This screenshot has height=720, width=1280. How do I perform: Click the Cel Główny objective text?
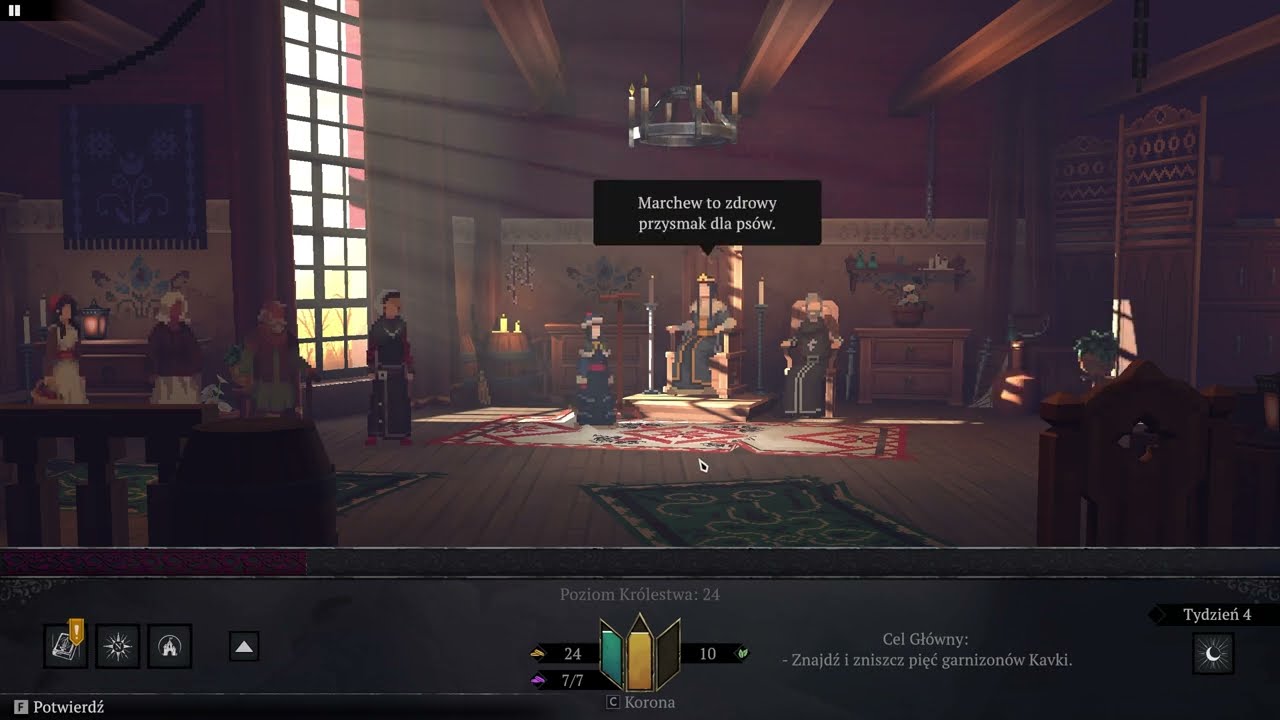click(x=926, y=650)
